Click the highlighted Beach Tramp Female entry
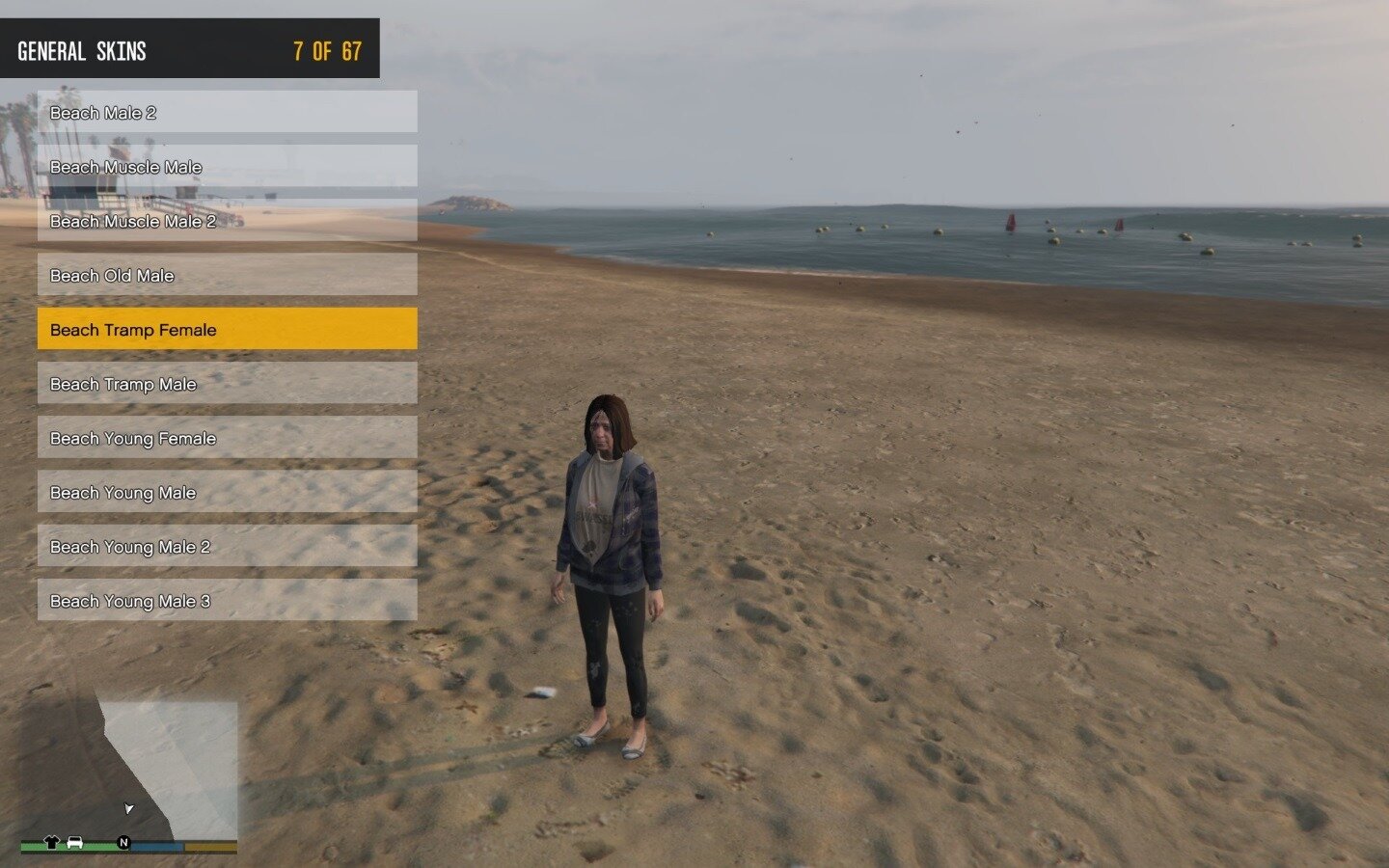Image resolution: width=1389 pixels, height=868 pixels. (x=227, y=329)
